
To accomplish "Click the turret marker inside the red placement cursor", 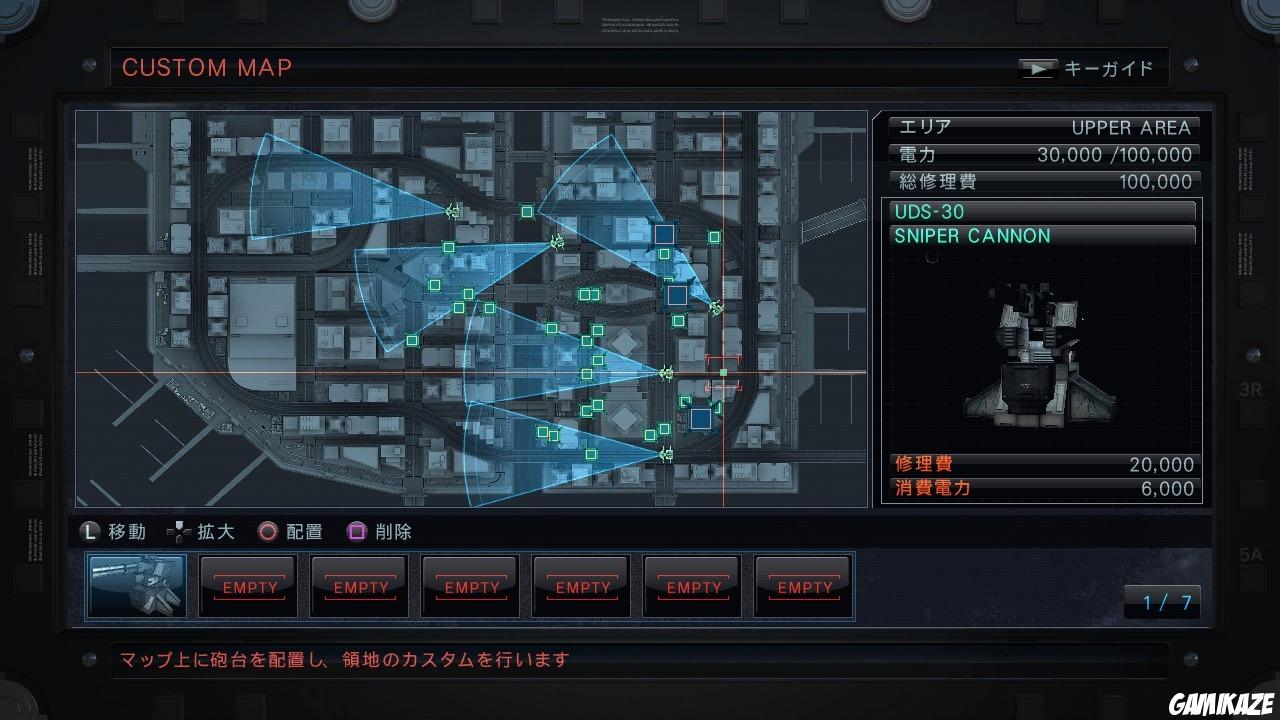I will [722, 372].
